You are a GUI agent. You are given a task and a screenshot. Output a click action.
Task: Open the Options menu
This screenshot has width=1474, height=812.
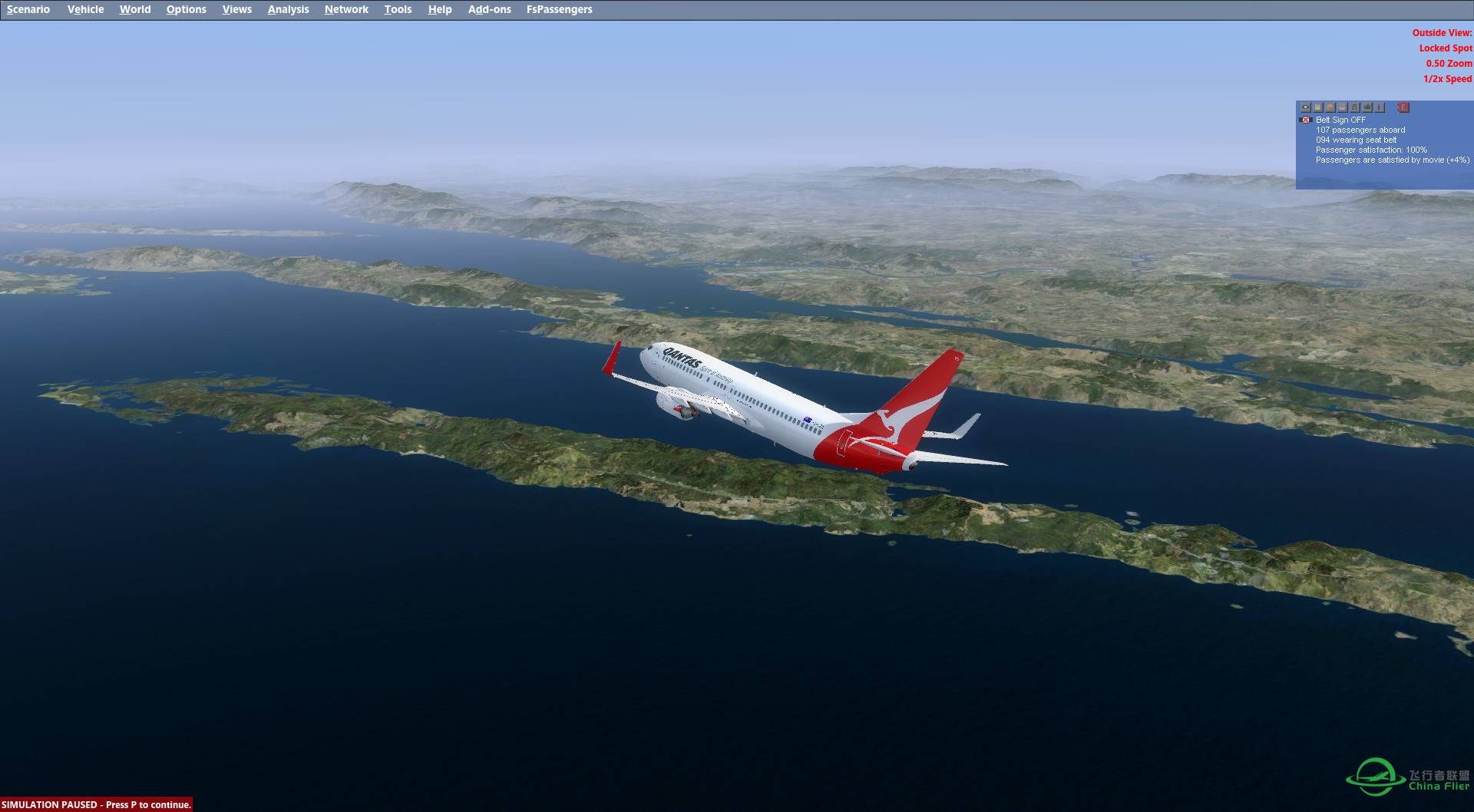tap(186, 9)
